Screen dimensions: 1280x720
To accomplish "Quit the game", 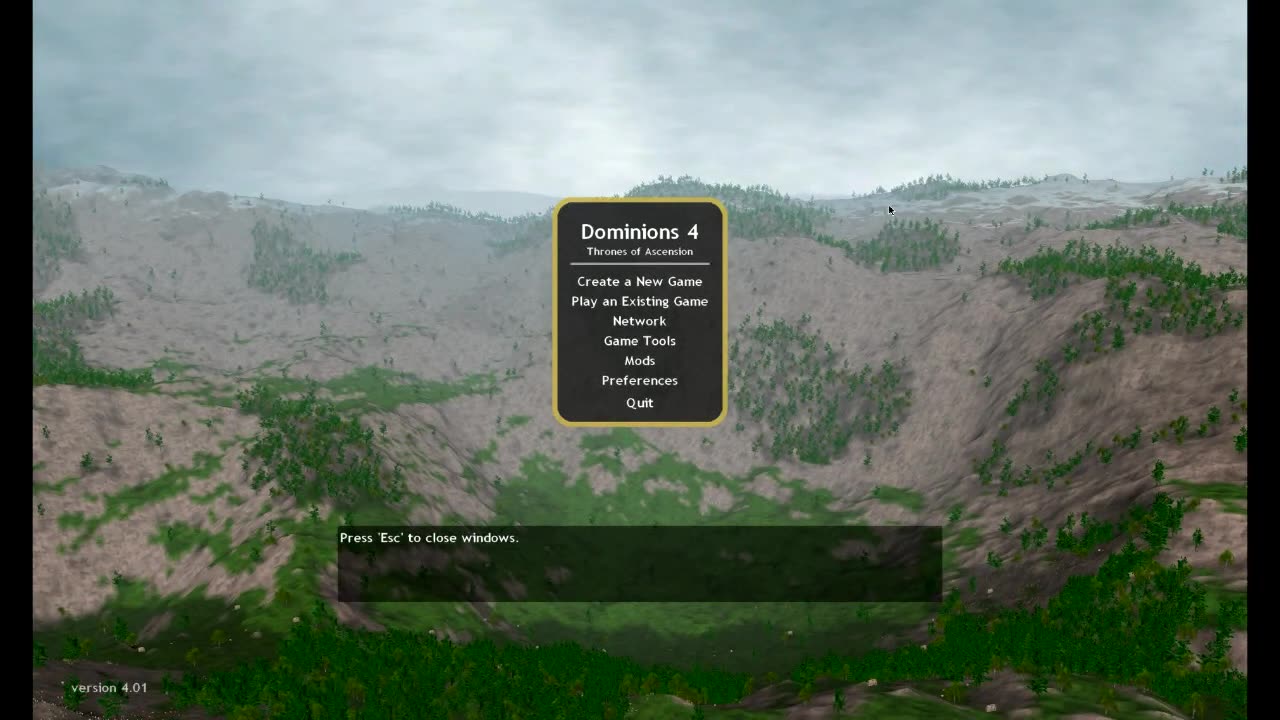I will [639, 403].
